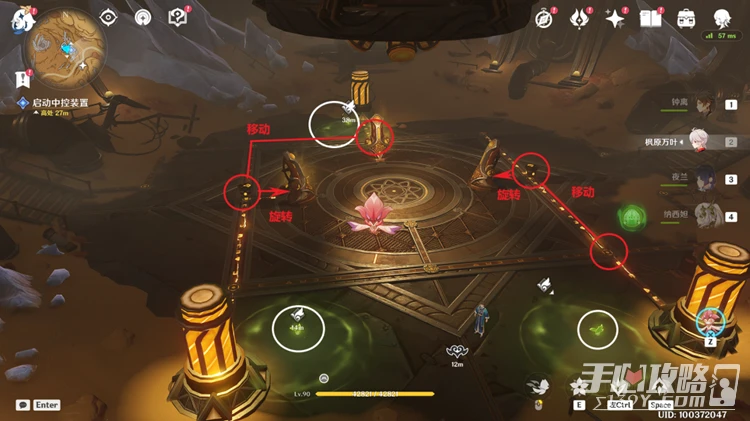Image resolution: width=750 pixels, height=421 pixels.
Task: Open the eye-shaped elemental sight icon
Action: point(109,17)
